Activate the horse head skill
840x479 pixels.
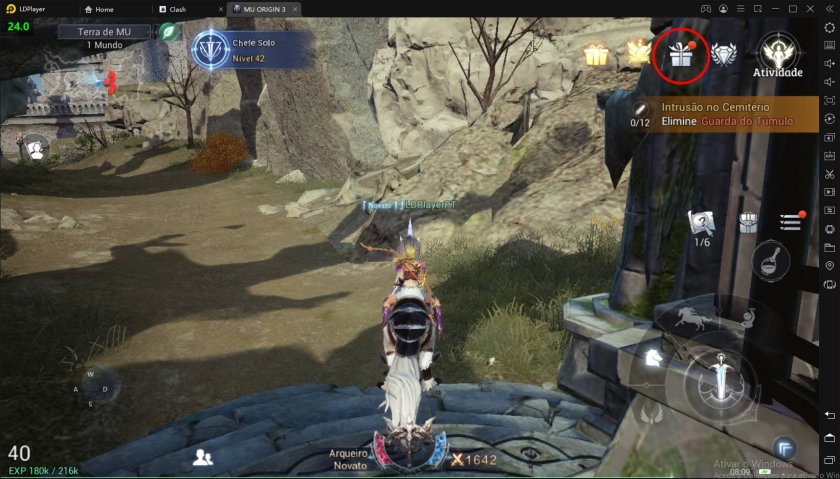click(652, 357)
